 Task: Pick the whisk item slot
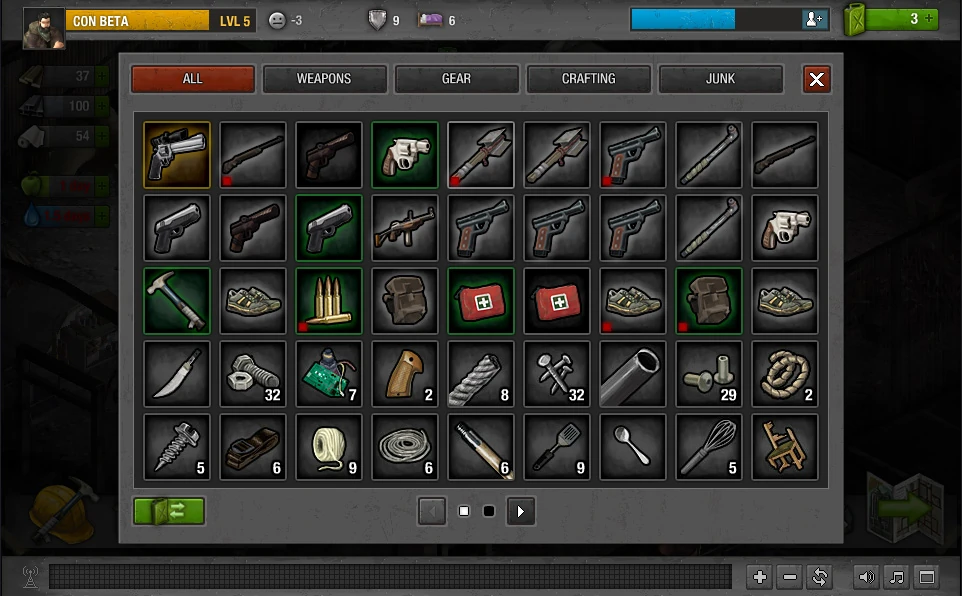[x=709, y=447]
